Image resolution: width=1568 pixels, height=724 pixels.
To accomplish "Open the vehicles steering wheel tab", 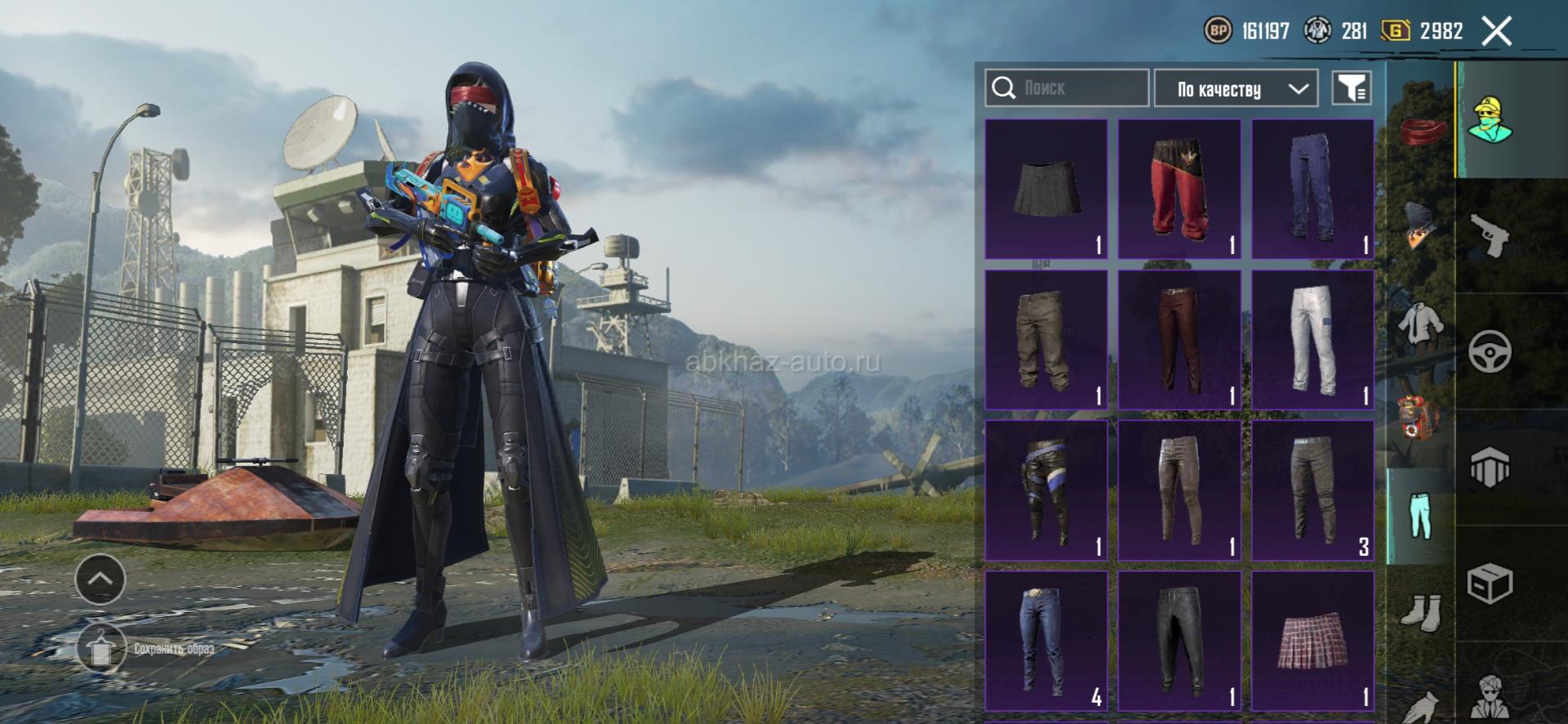I will point(1490,352).
